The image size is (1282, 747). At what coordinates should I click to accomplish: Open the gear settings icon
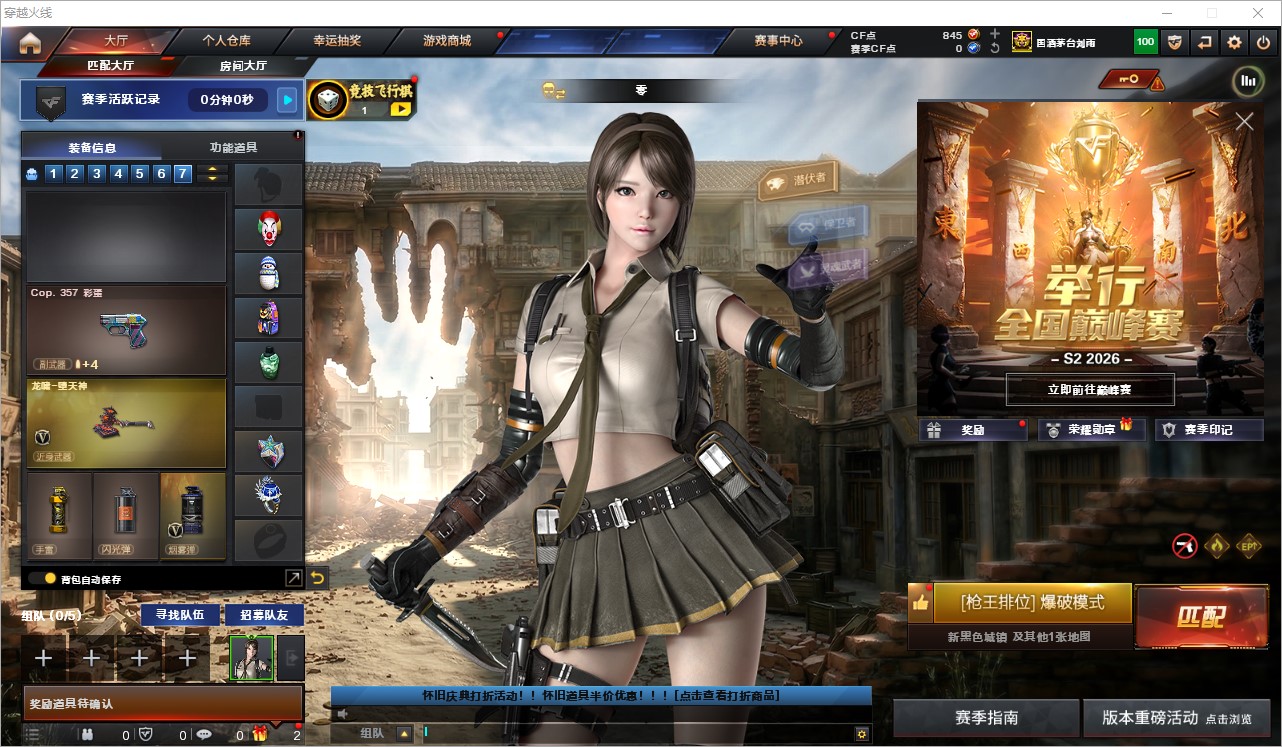[x=1234, y=42]
